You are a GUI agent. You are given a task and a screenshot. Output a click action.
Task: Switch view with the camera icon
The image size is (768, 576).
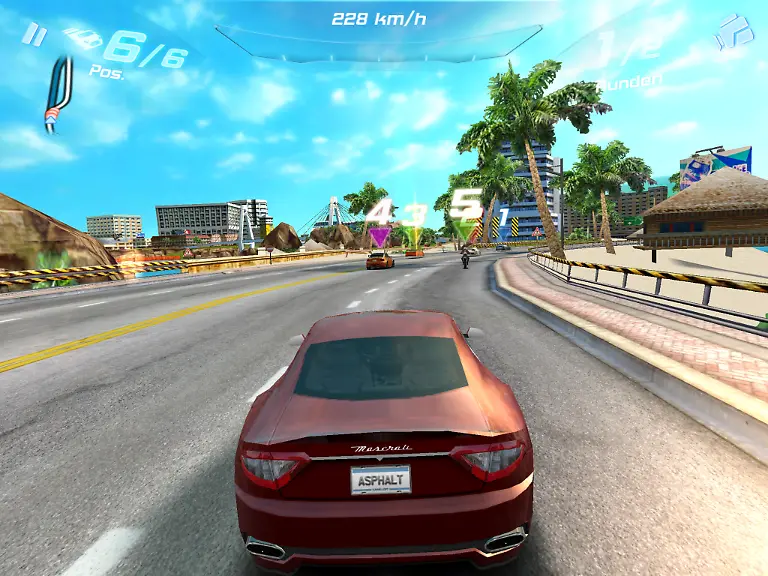tap(735, 32)
